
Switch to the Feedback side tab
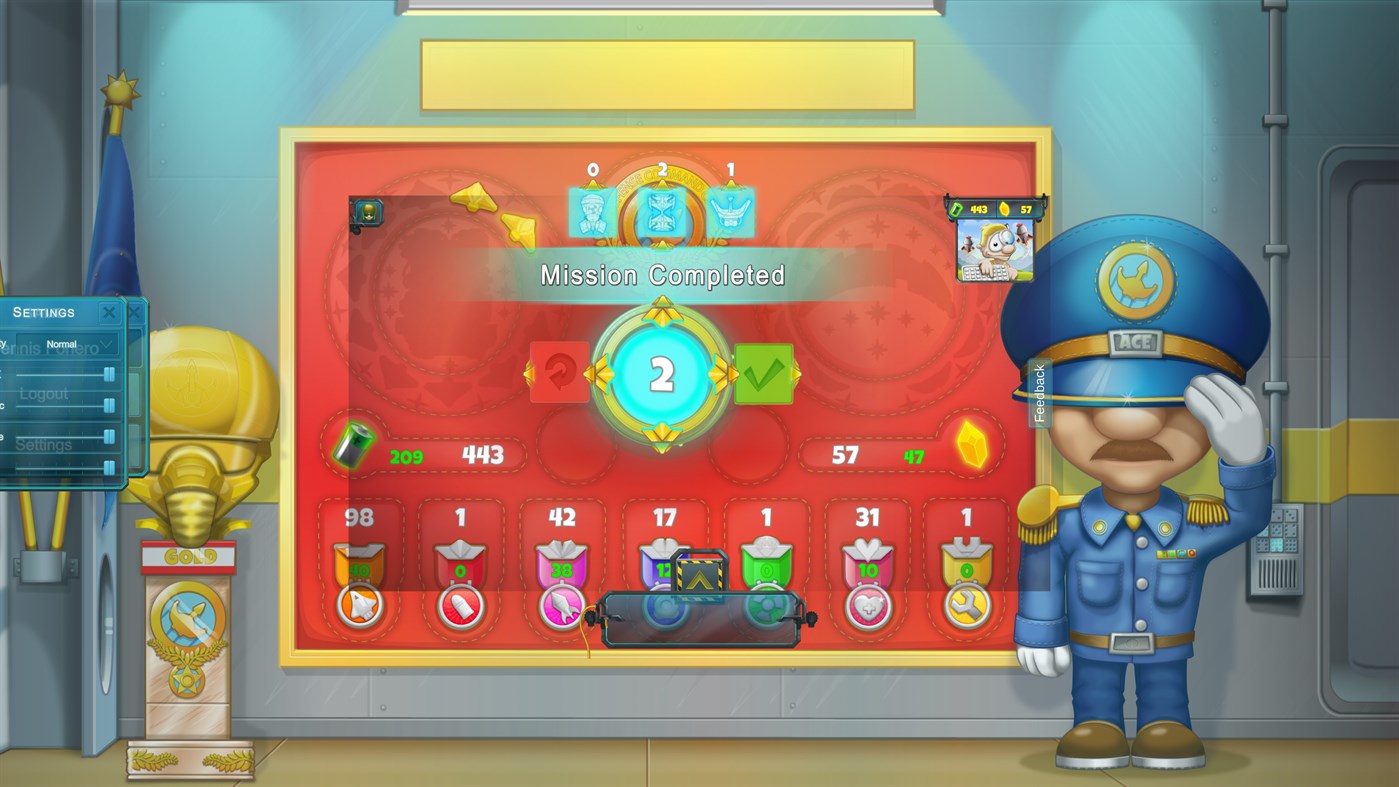[x=1040, y=390]
